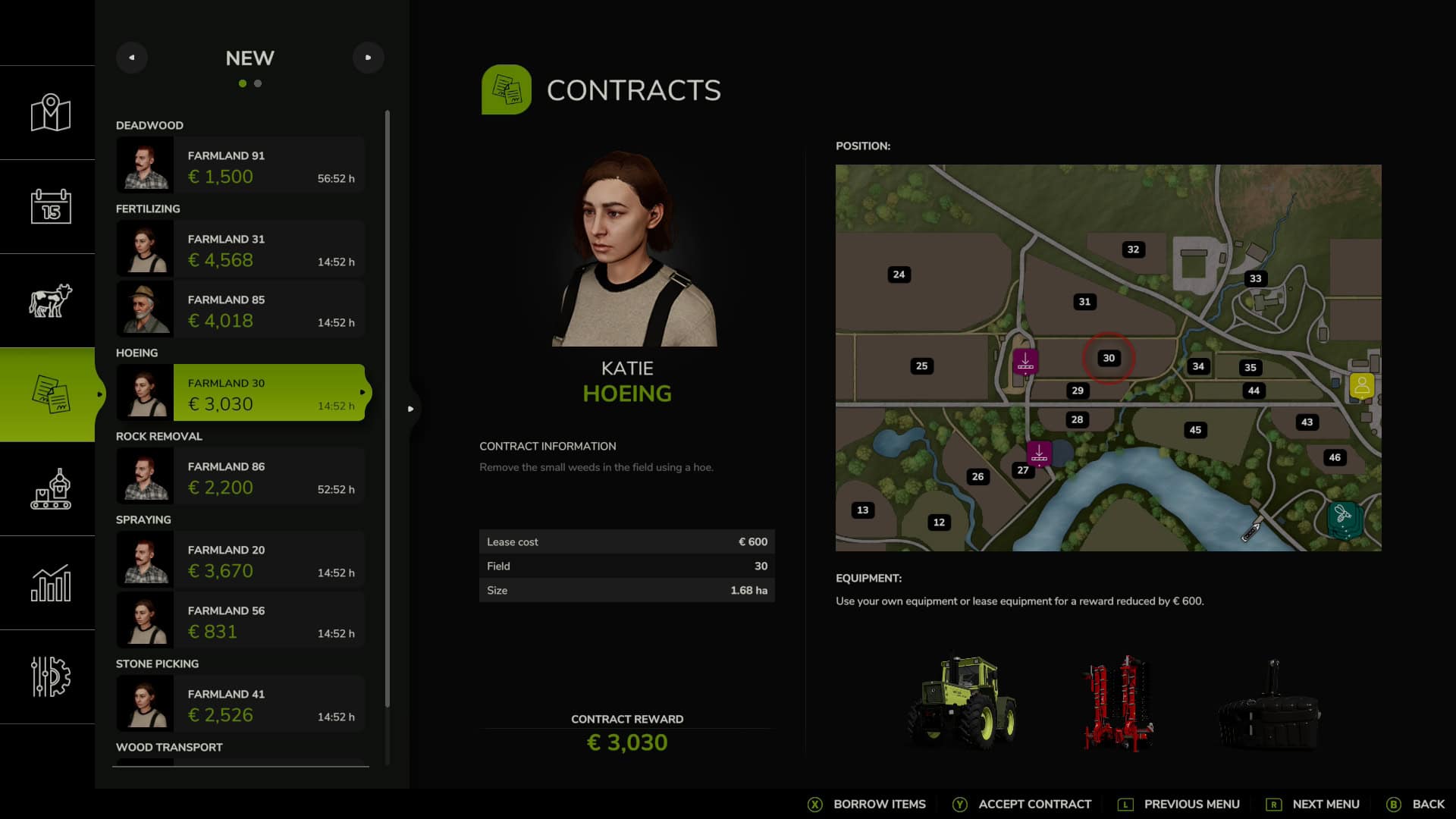Viewport: 1456px width, 819px height.
Task: Go to the next contract list page
Action: (x=368, y=58)
